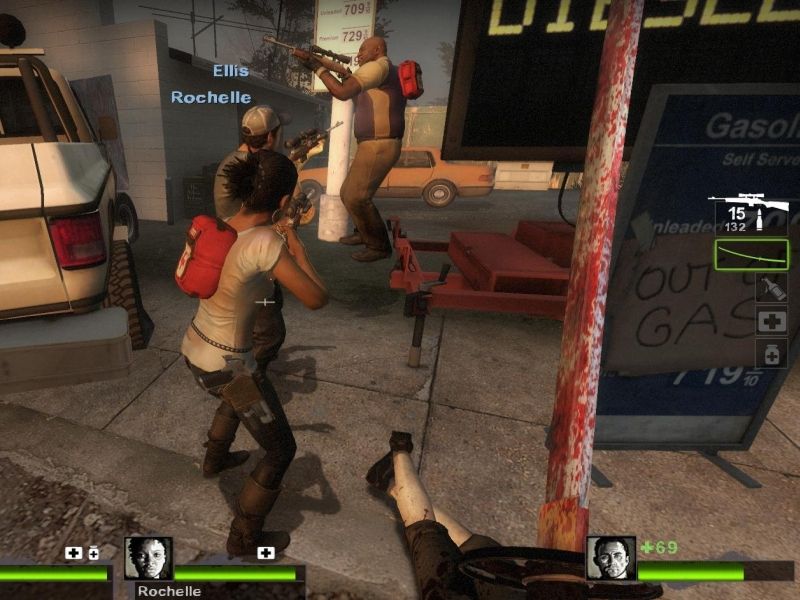The width and height of the screenshot is (800, 600).
Task: Choose the molotov throwable slot
Action: (771, 288)
